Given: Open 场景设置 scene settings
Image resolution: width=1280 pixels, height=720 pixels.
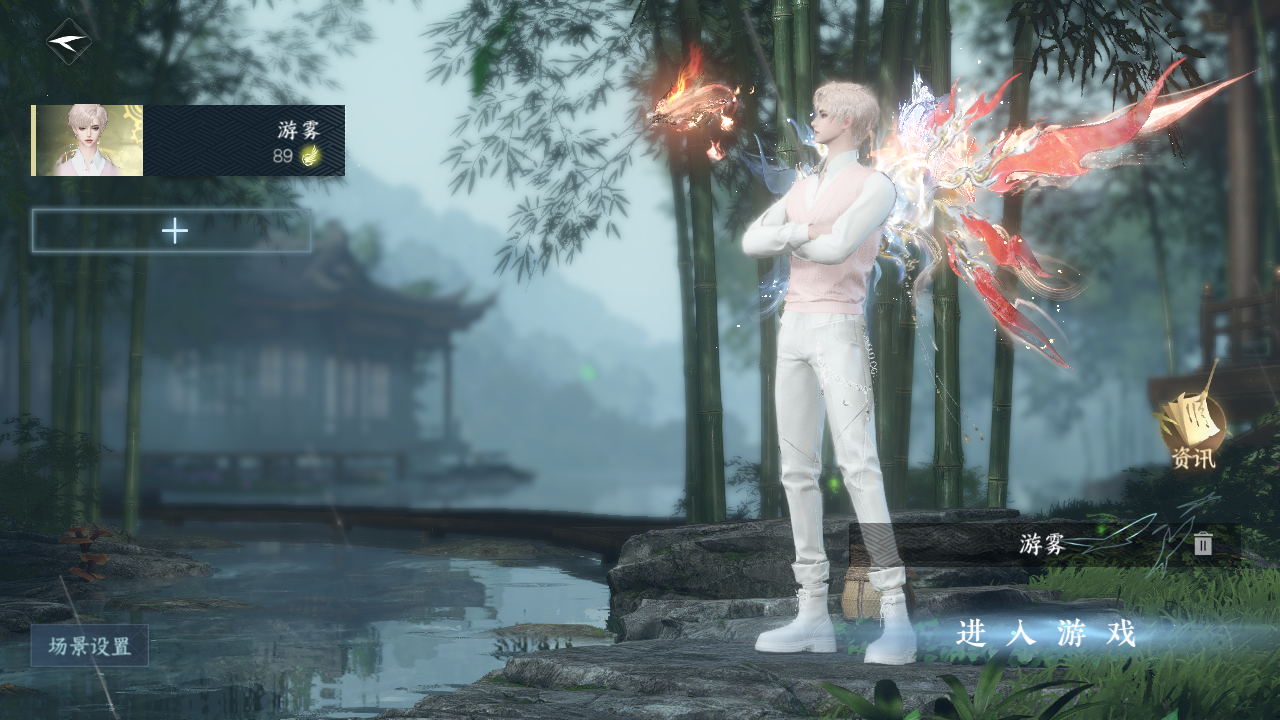Looking at the screenshot, I should [90, 646].
